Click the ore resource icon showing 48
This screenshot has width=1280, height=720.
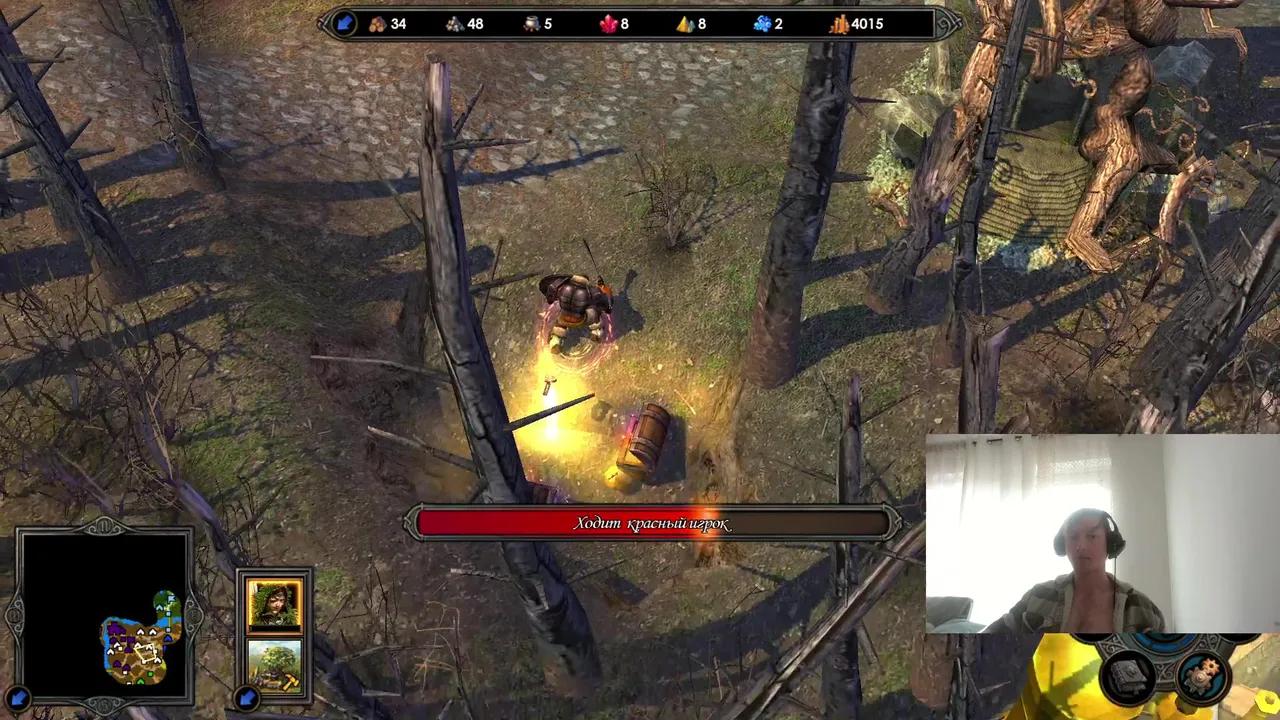pos(455,23)
